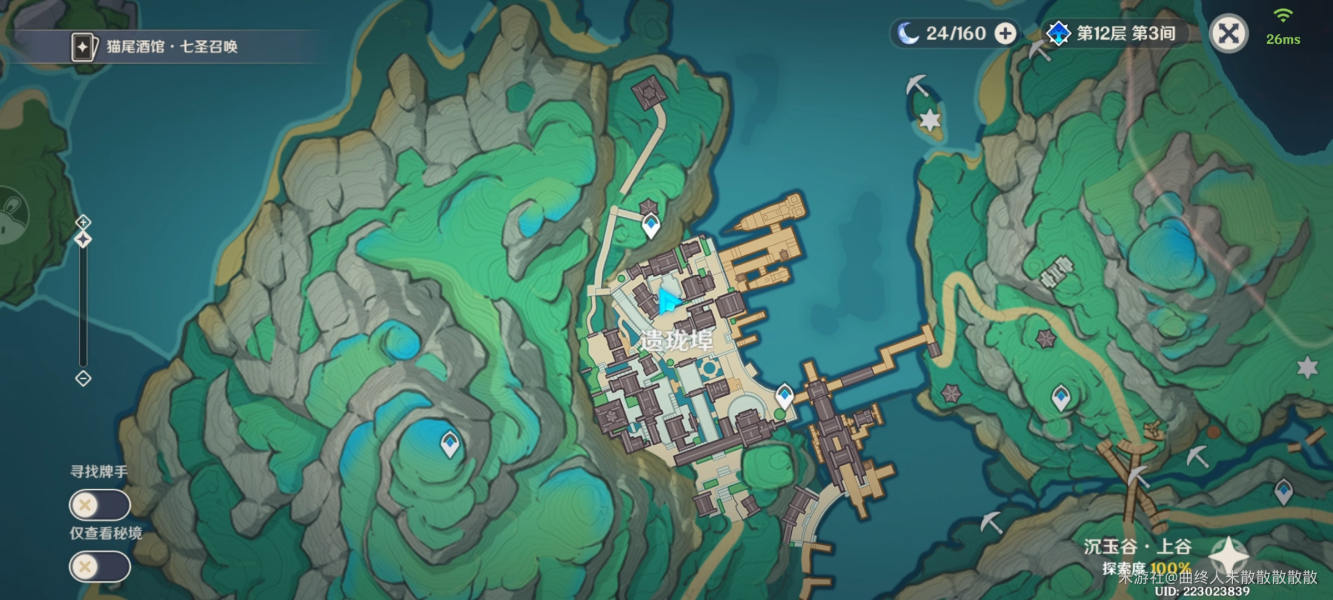Open region selection via the four-point star button
The height and width of the screenshot is (600, 1333).
(x=1228, y=555)
